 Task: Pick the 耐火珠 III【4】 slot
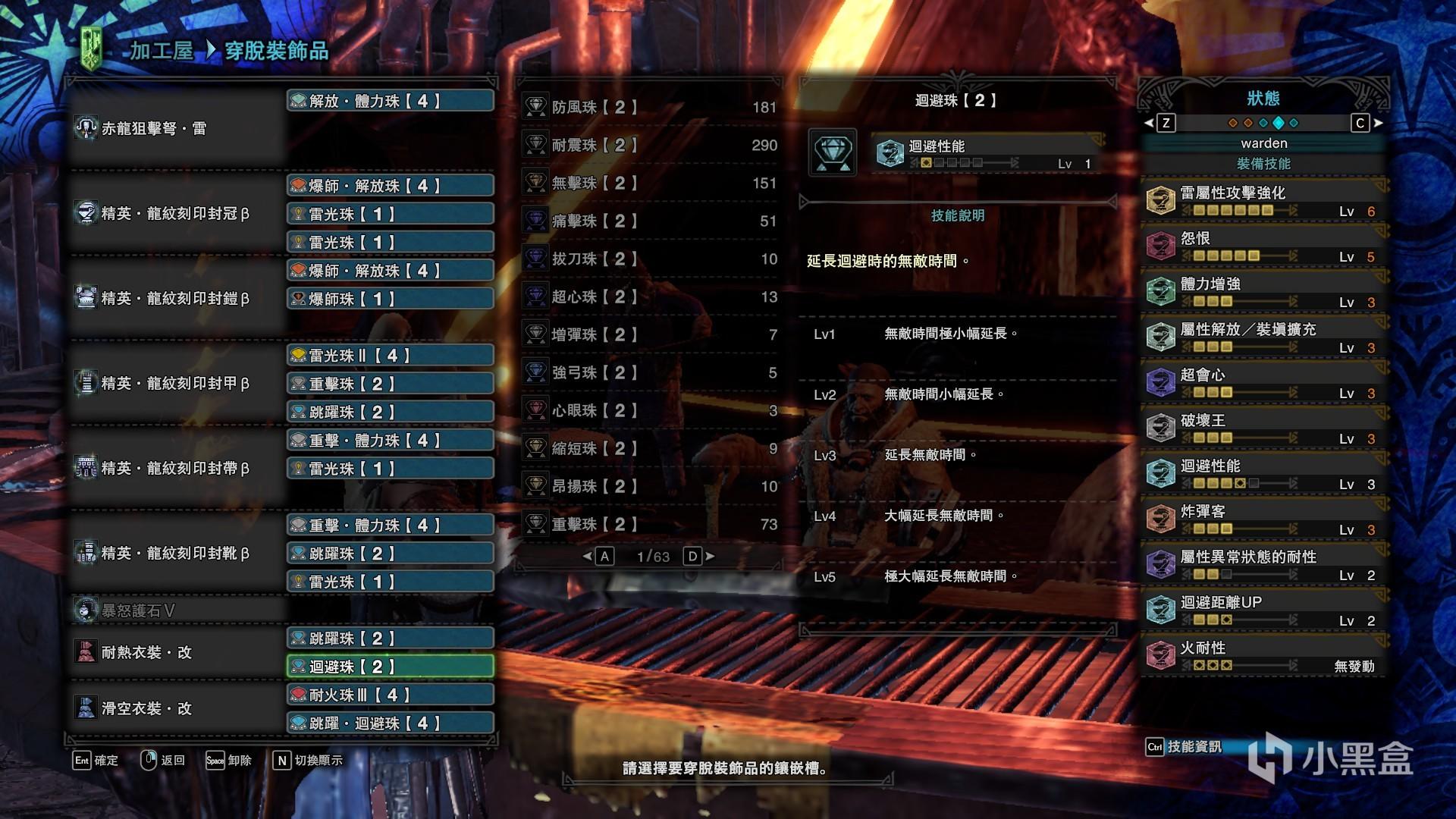tap(391, 695)
